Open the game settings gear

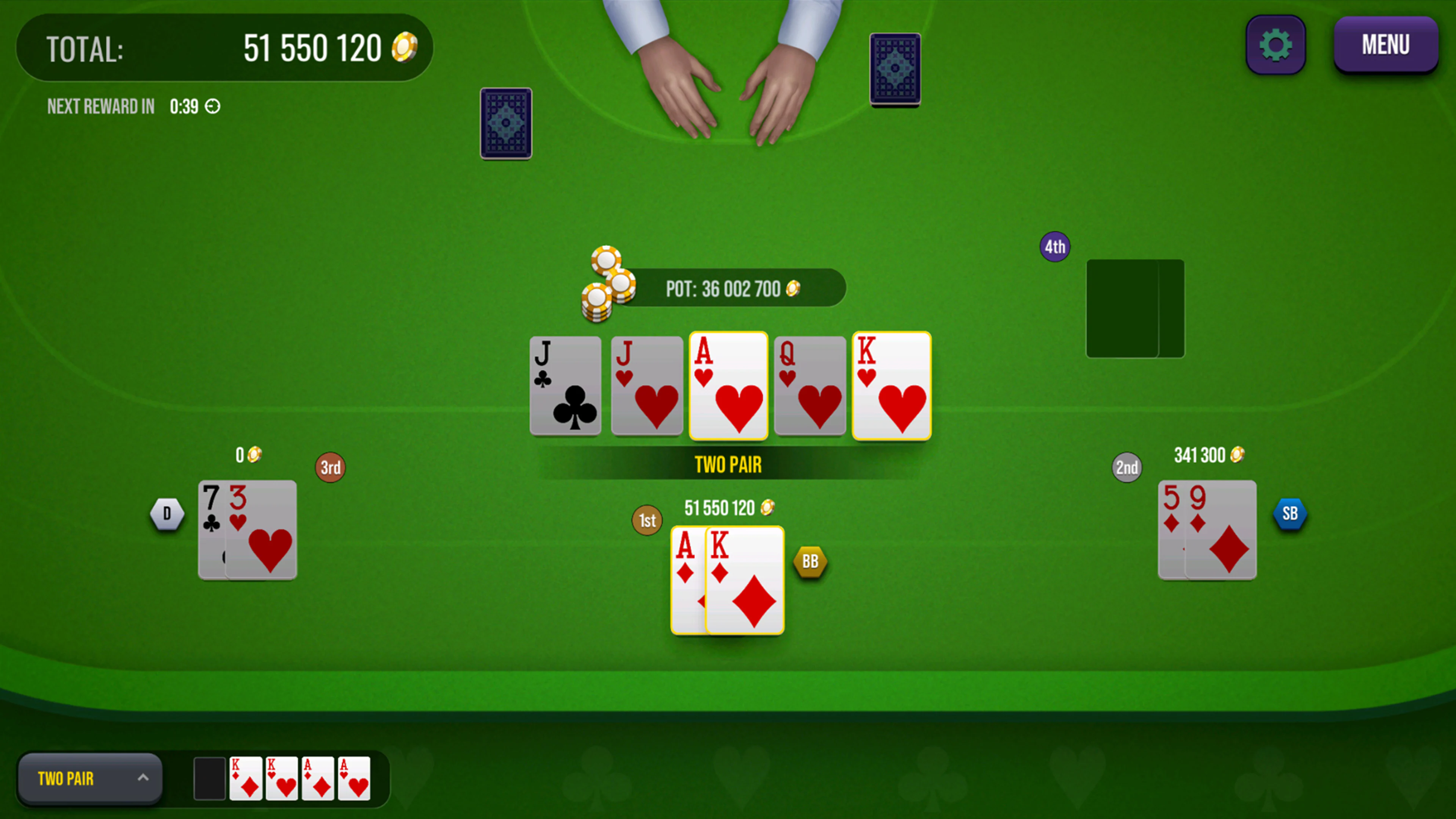1275,45
